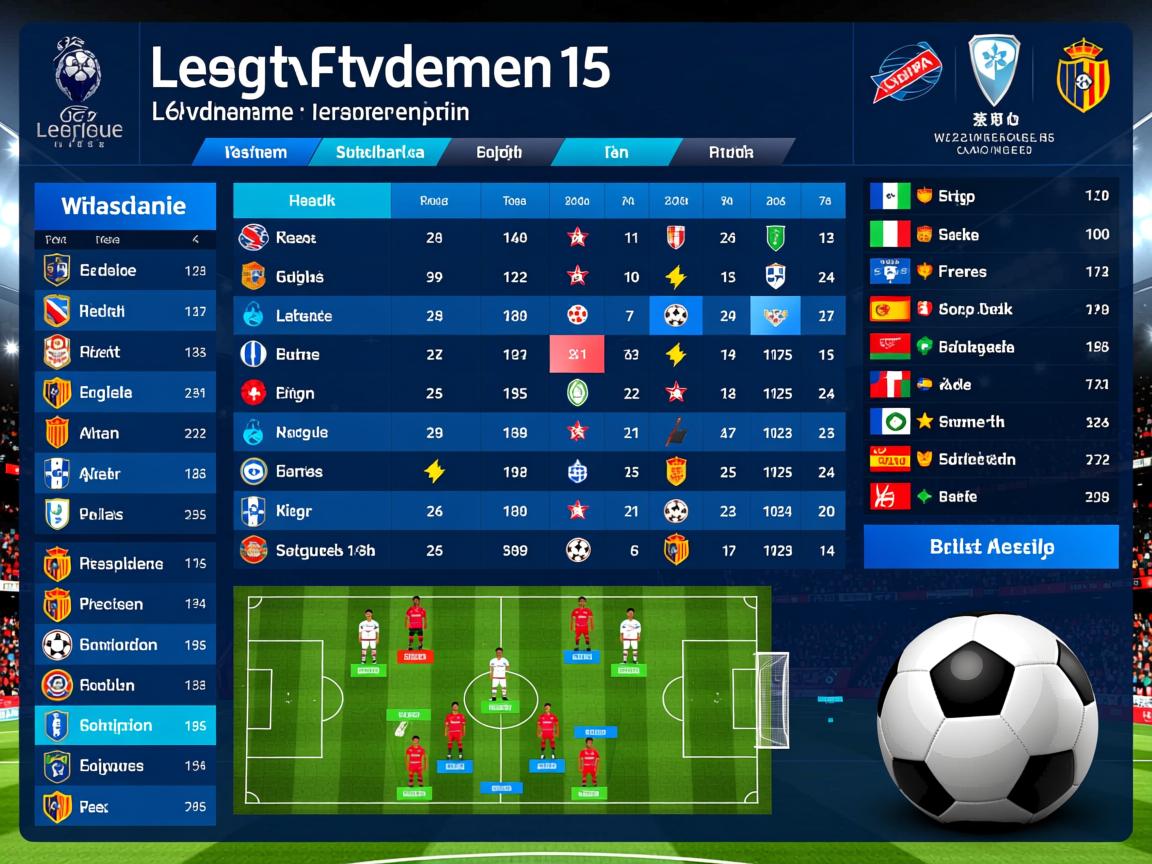Open the Wllasdanie panel header
This screenshot has width=1152, height=864.
click(125, 206)
